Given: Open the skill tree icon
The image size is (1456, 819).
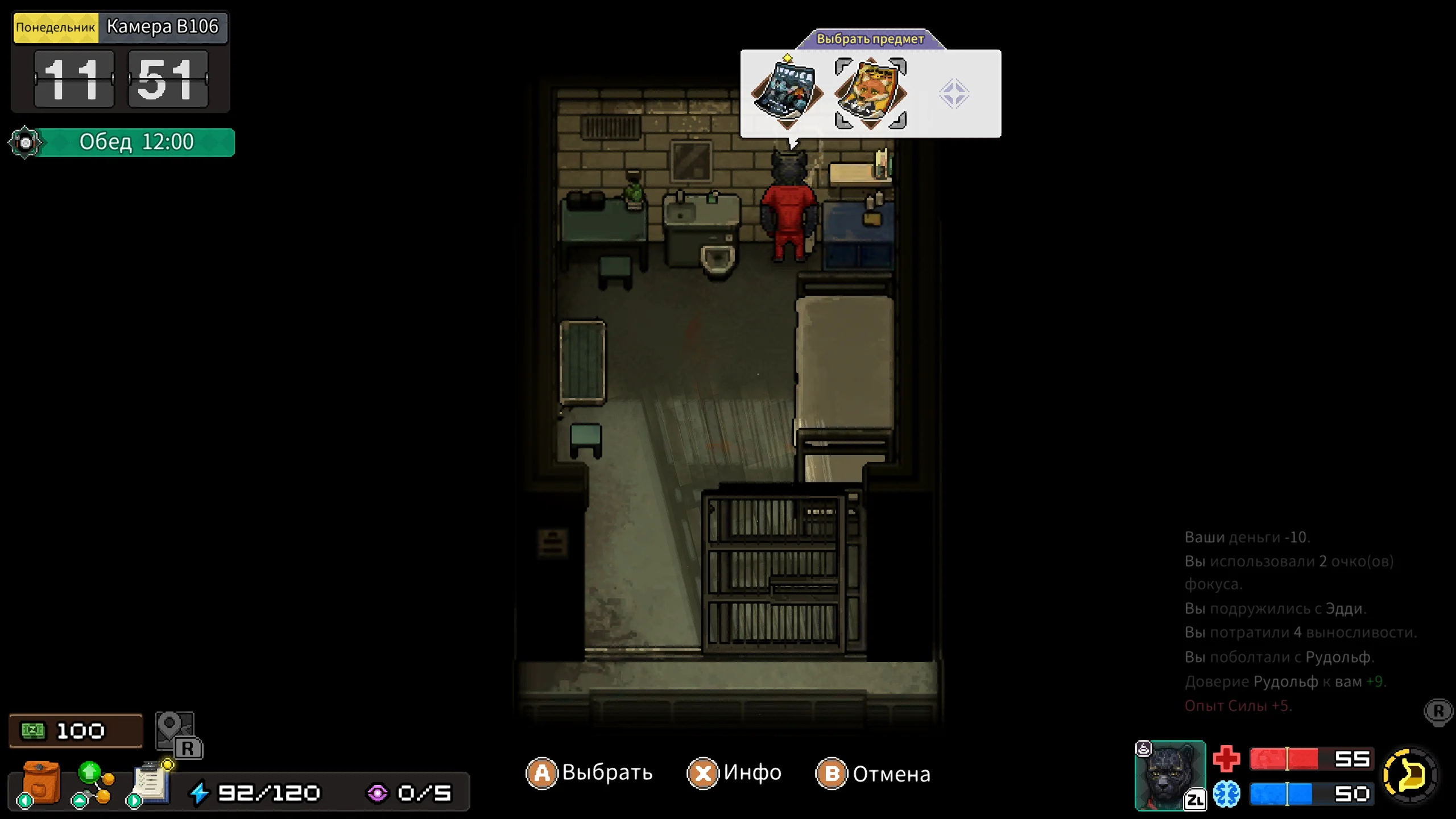Looking at the screenshot, I should (94, 784).
